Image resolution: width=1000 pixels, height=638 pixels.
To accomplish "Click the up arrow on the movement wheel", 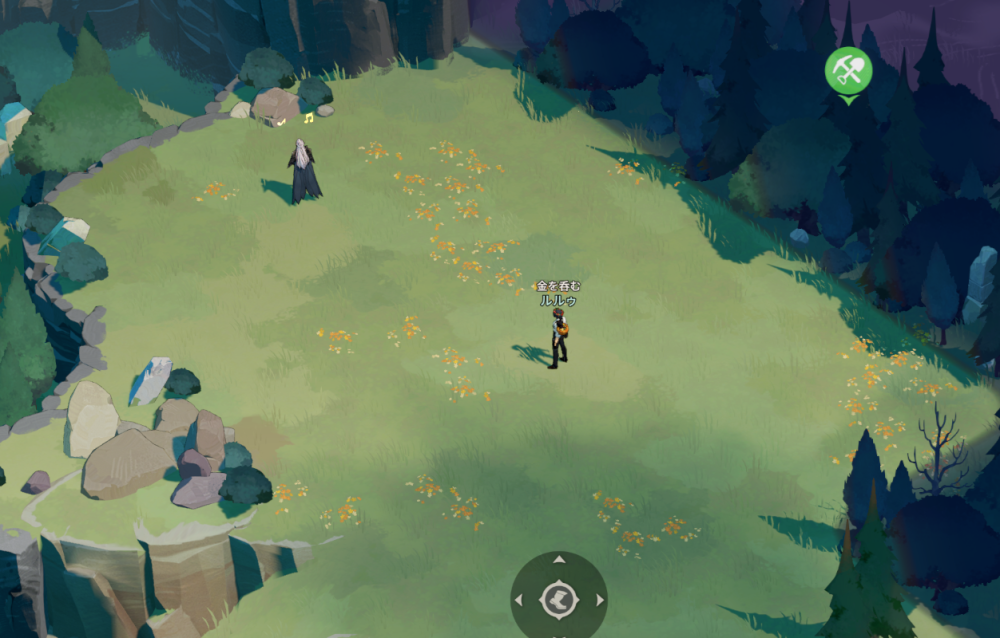I will (559, 560).
